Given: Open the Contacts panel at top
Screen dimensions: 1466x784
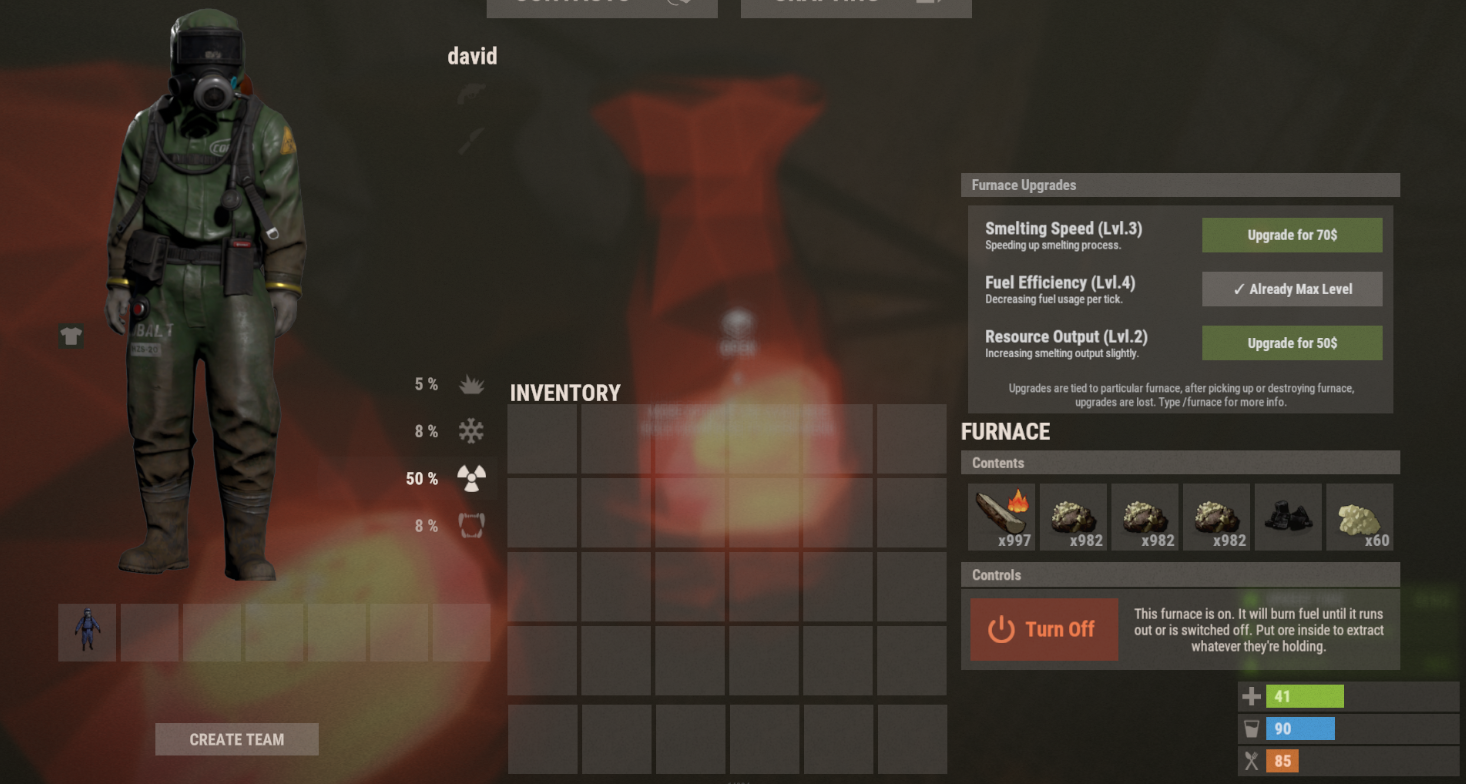Looking at the screenshot, I should 601,5.
